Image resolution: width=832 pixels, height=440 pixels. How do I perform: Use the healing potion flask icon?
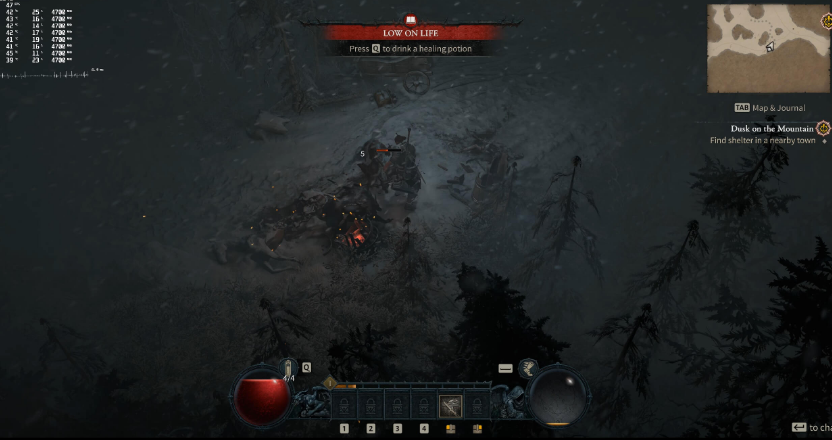click(288, 370)
